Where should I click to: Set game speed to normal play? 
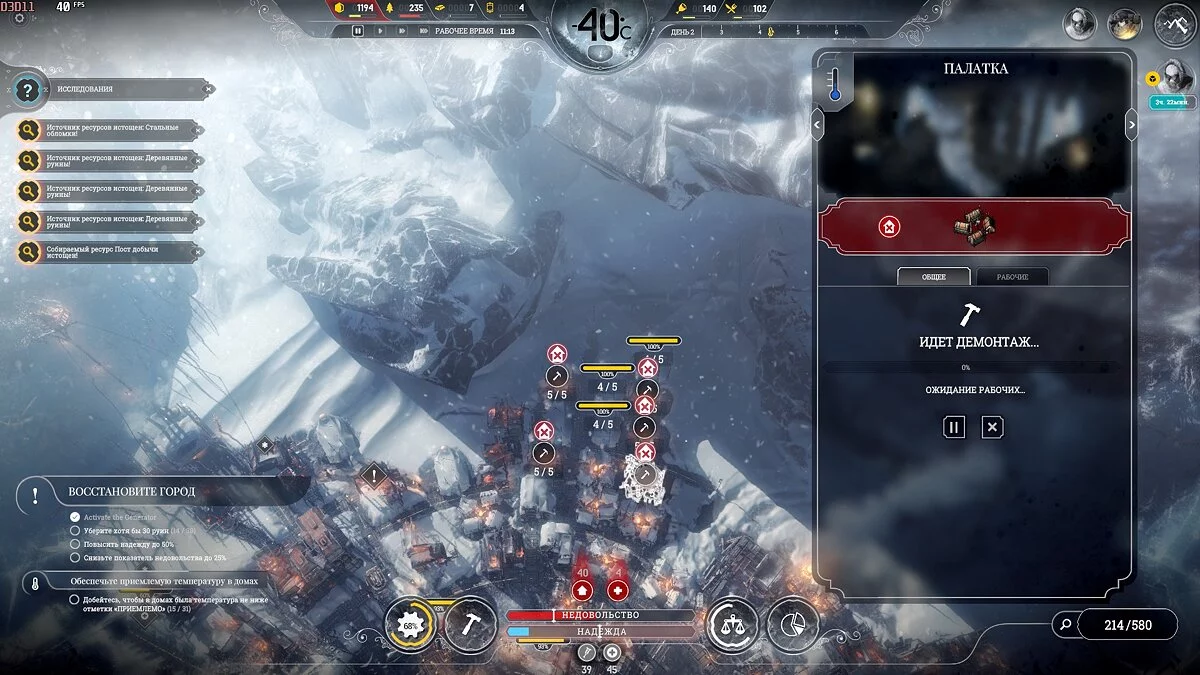click(379, 31)
